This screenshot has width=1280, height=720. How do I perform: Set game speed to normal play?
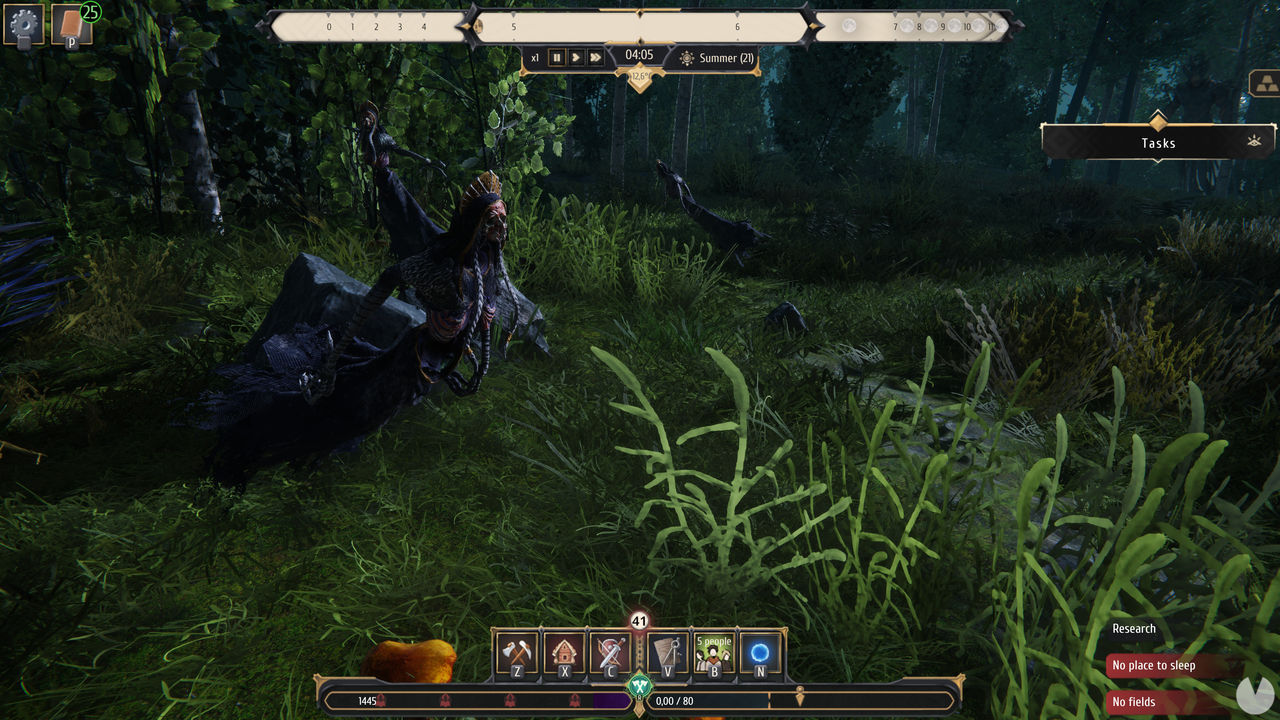click(x=576, y=58)
